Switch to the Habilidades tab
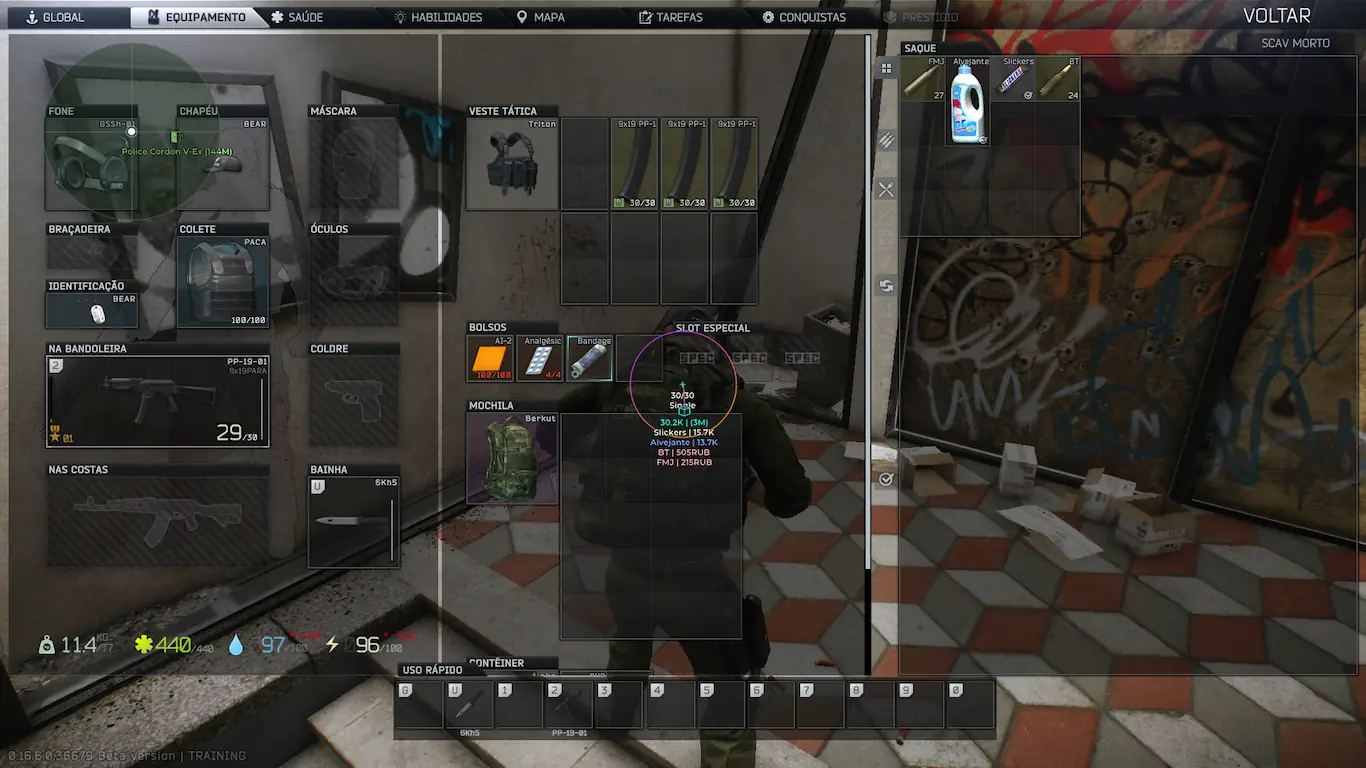 pyautogui.click(x=438, y=17)
